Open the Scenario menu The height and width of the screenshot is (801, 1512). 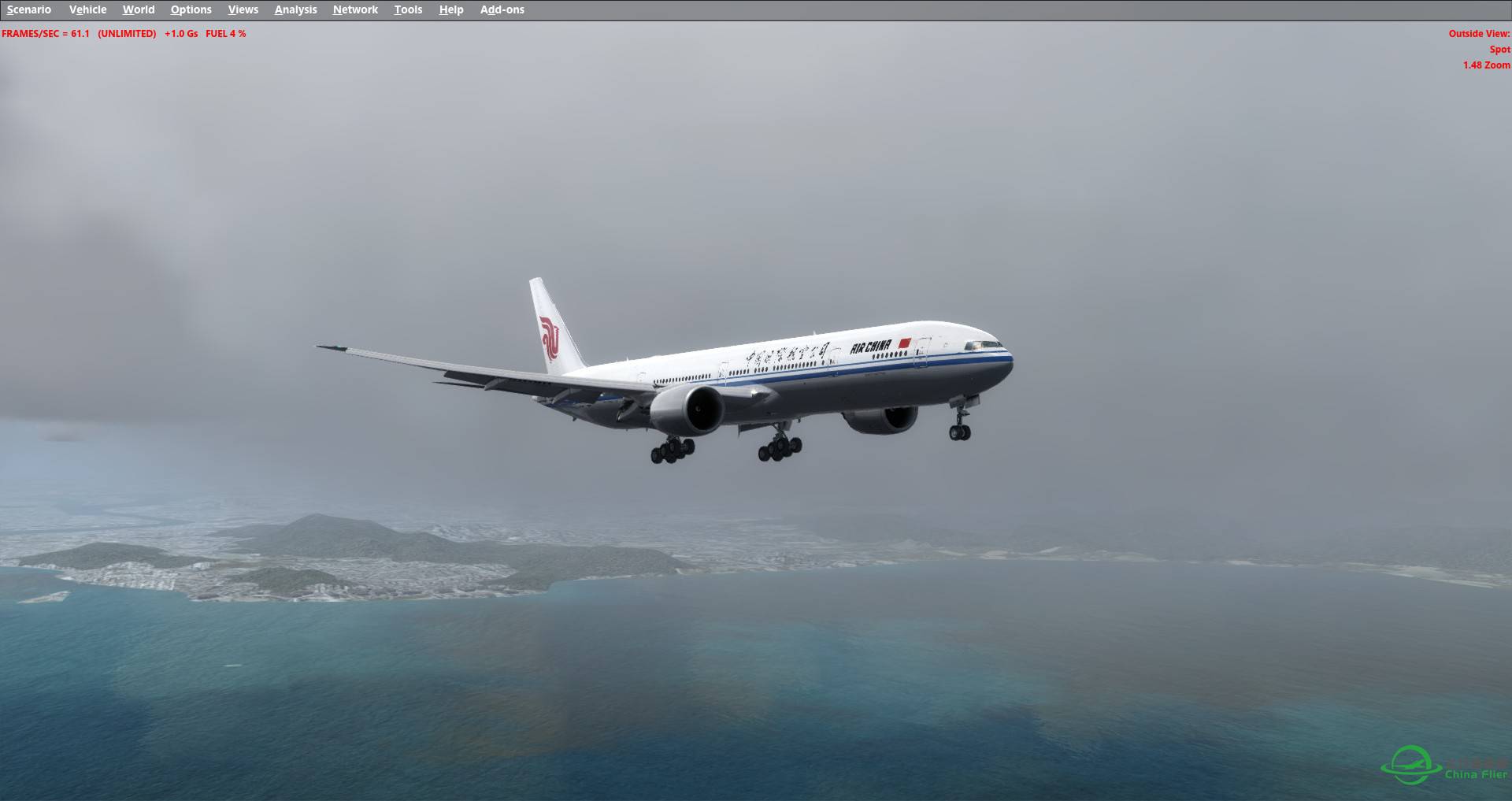(x=28, y=9)
